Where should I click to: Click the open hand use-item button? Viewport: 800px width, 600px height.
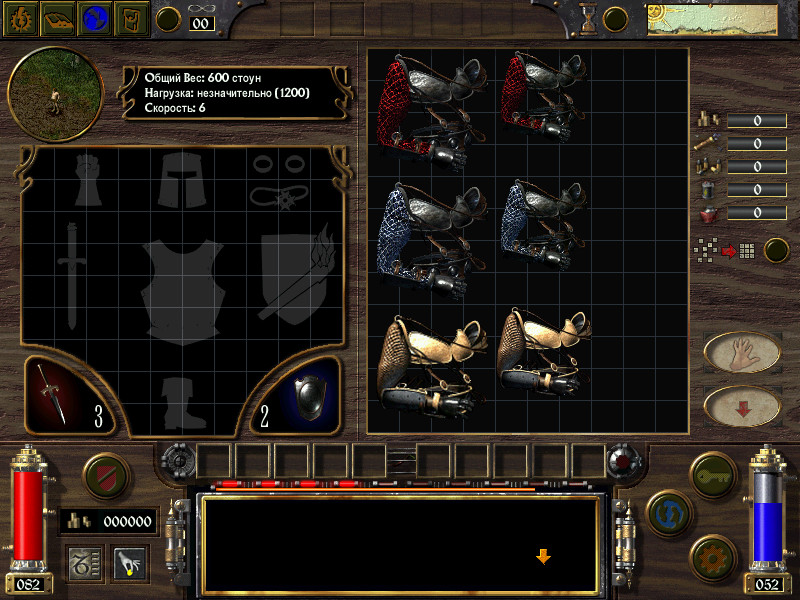742,352
